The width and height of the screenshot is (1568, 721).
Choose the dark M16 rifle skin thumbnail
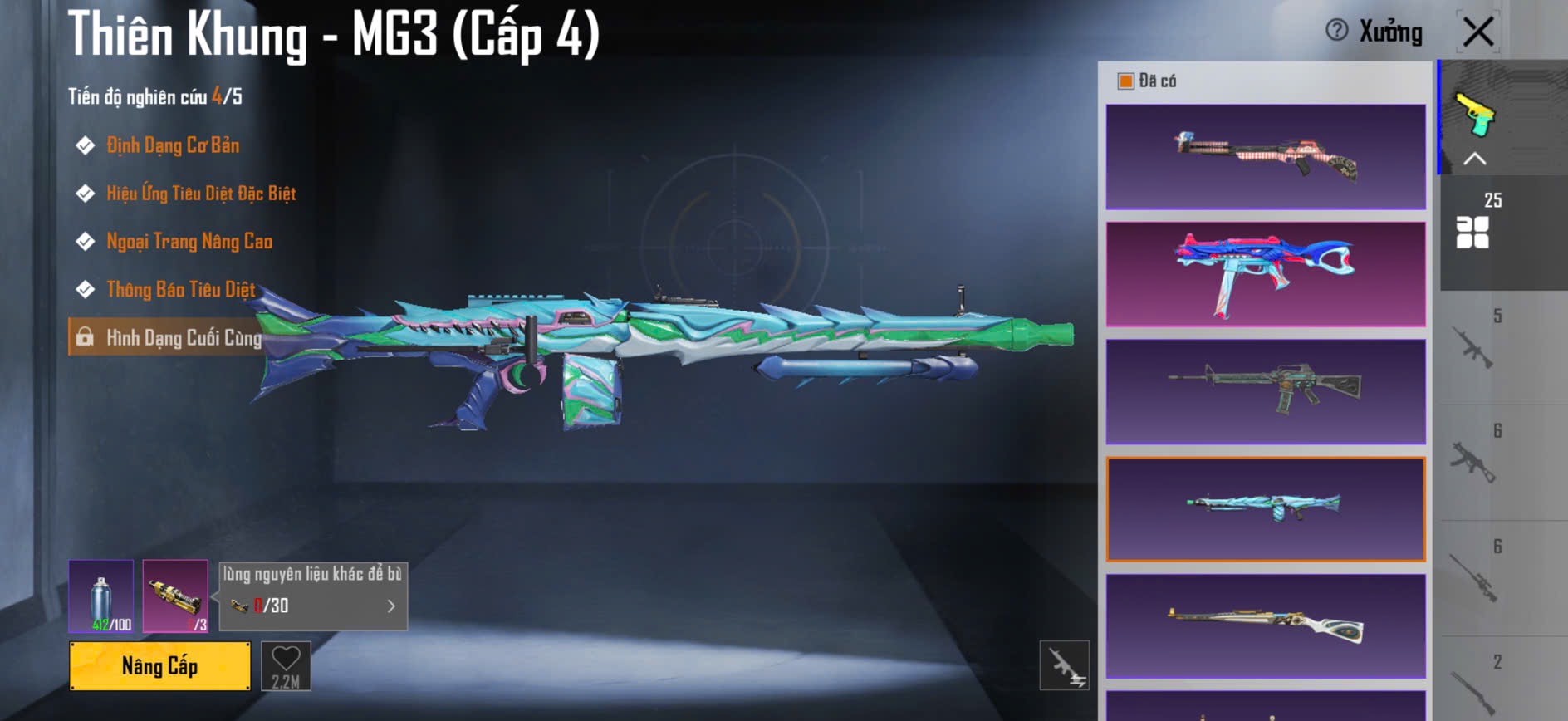click(1266, 391)
